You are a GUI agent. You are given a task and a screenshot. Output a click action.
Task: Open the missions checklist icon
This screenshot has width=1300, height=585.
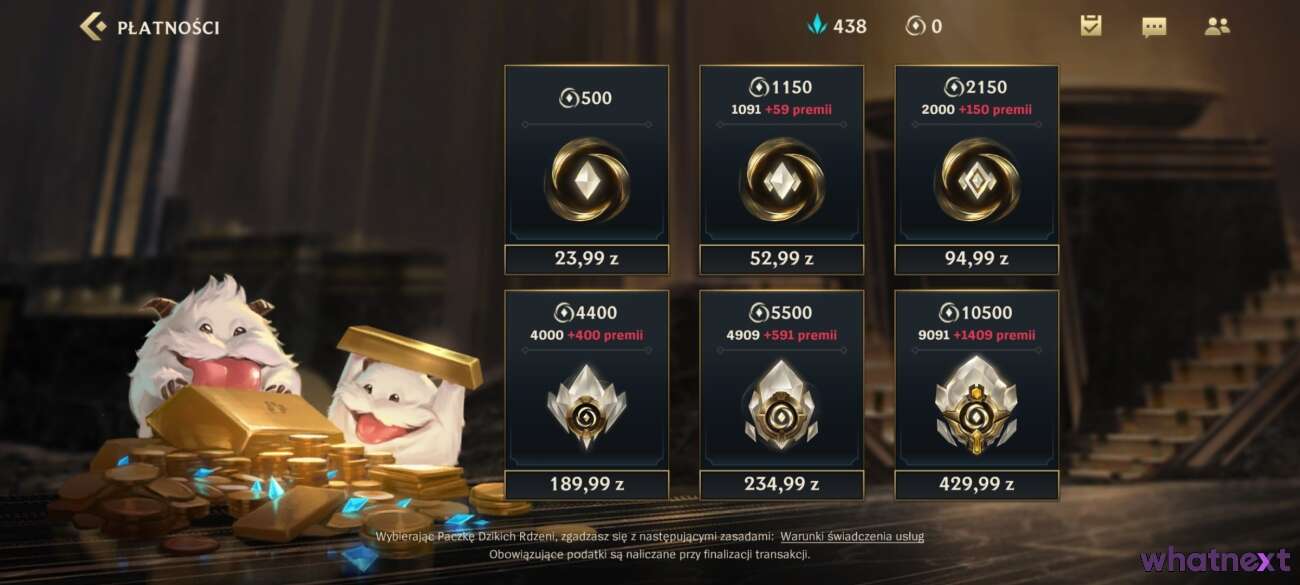tap(1091, 27)
